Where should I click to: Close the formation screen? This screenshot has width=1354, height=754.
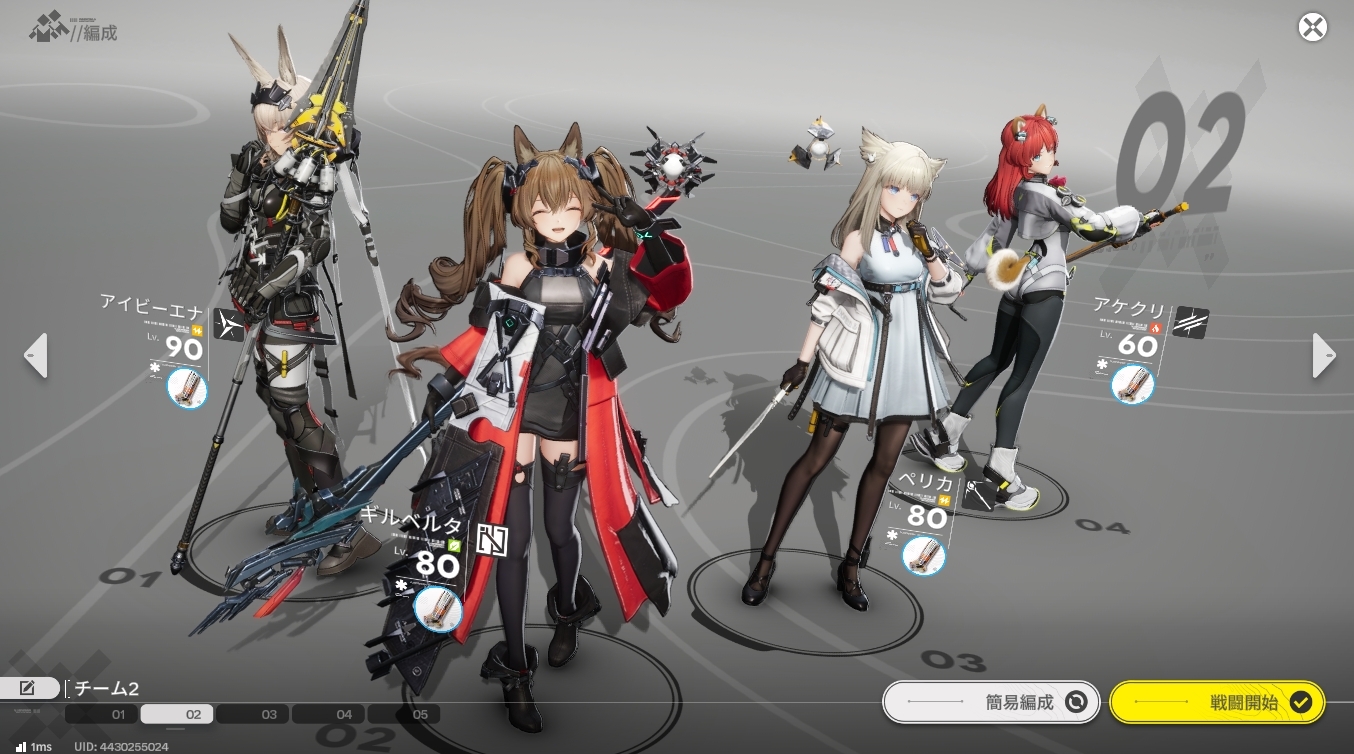(x=1312, y=27)
